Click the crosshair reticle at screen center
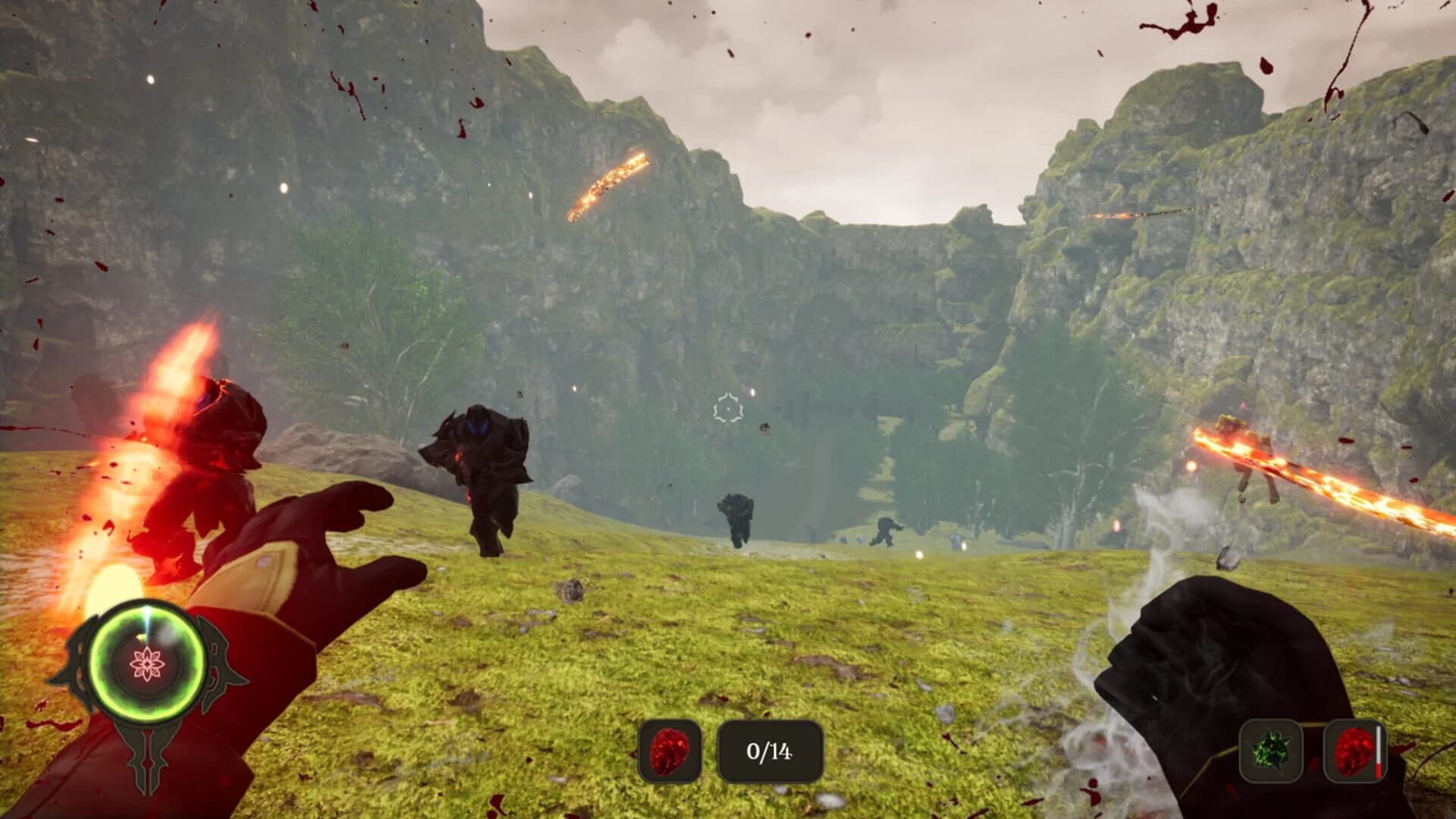The width and height of the screenshot is (1456, 819). click(x=726, y=410)
